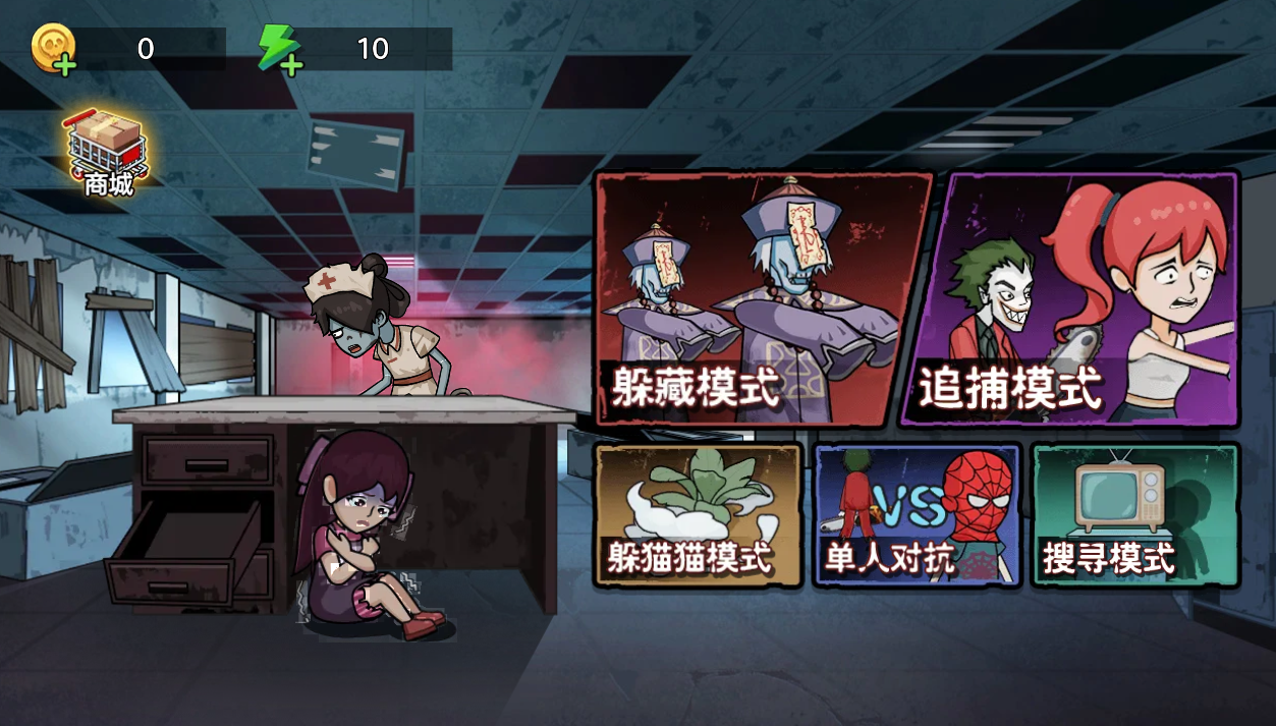
Task: Start 躲猫猫模式 hide-and-seek mode
Action: tap(698, 514)
